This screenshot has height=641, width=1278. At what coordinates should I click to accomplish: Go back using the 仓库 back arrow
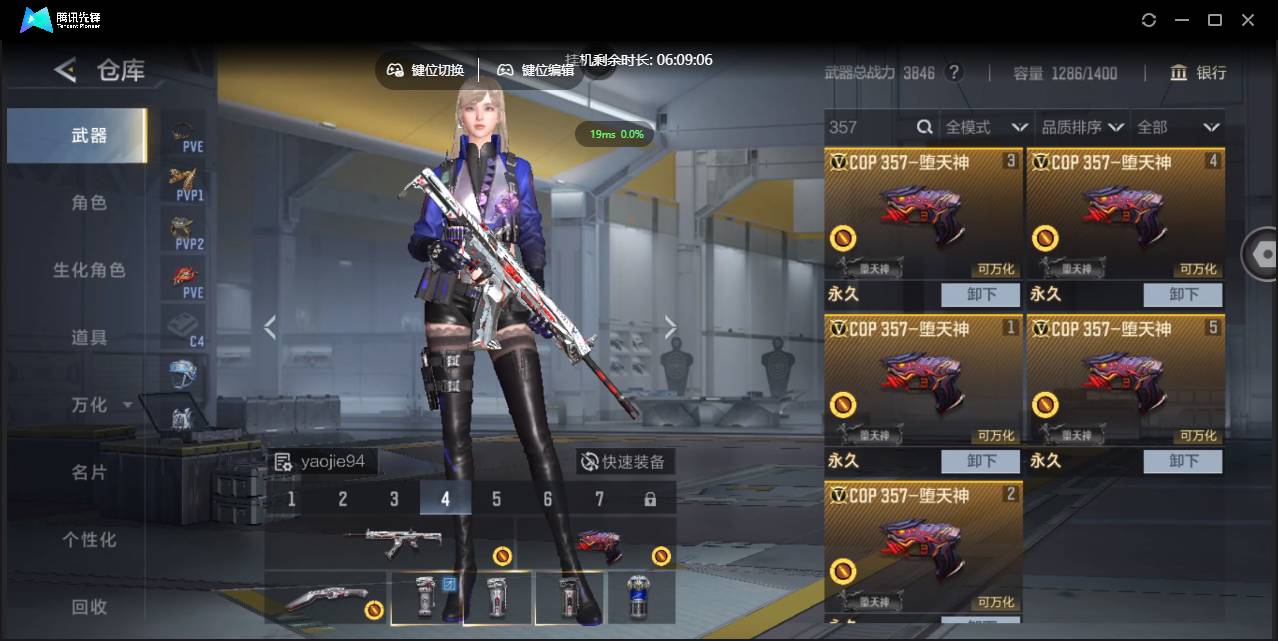click(66, 70)
